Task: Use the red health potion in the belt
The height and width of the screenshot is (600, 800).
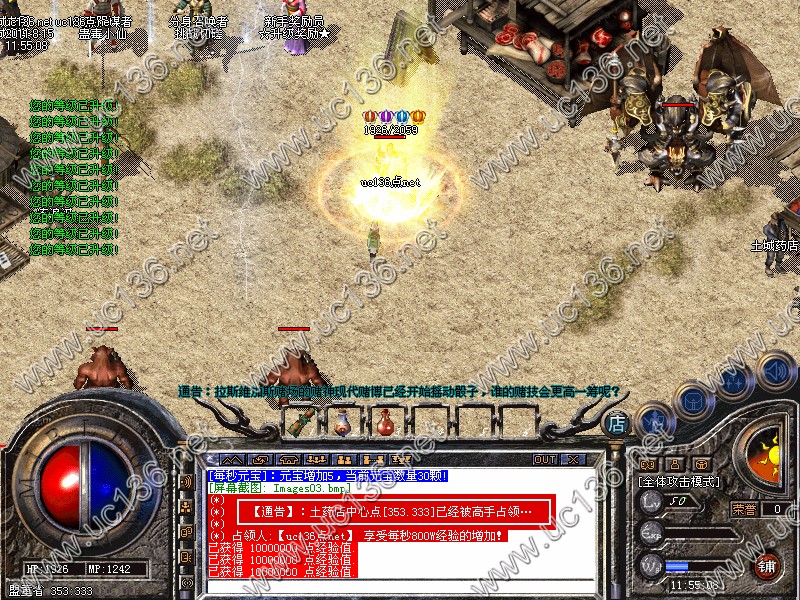Action: pyautogui.click(x=385, y=423)
